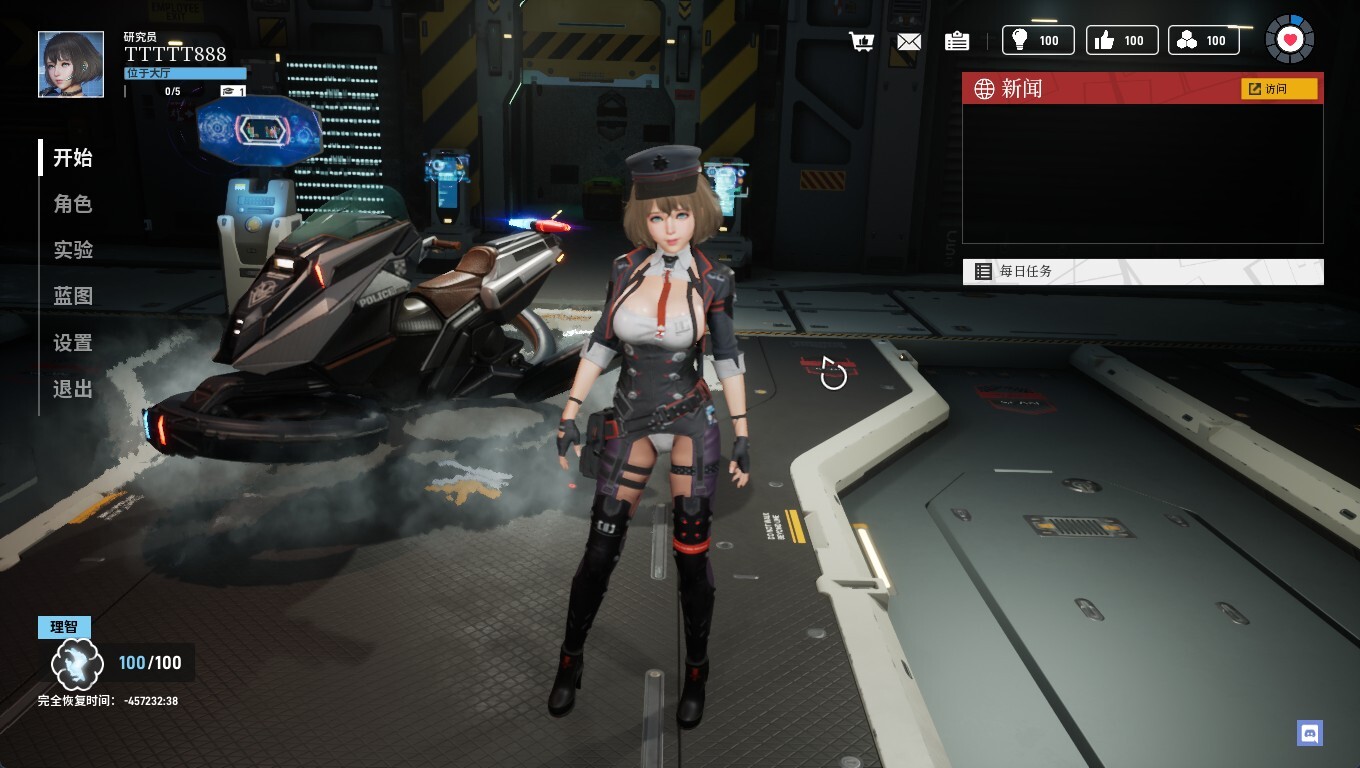The height and width of the screenshot is (768, 1360).
Task: Select 开始 from the main menu
Action: point(73,158)
